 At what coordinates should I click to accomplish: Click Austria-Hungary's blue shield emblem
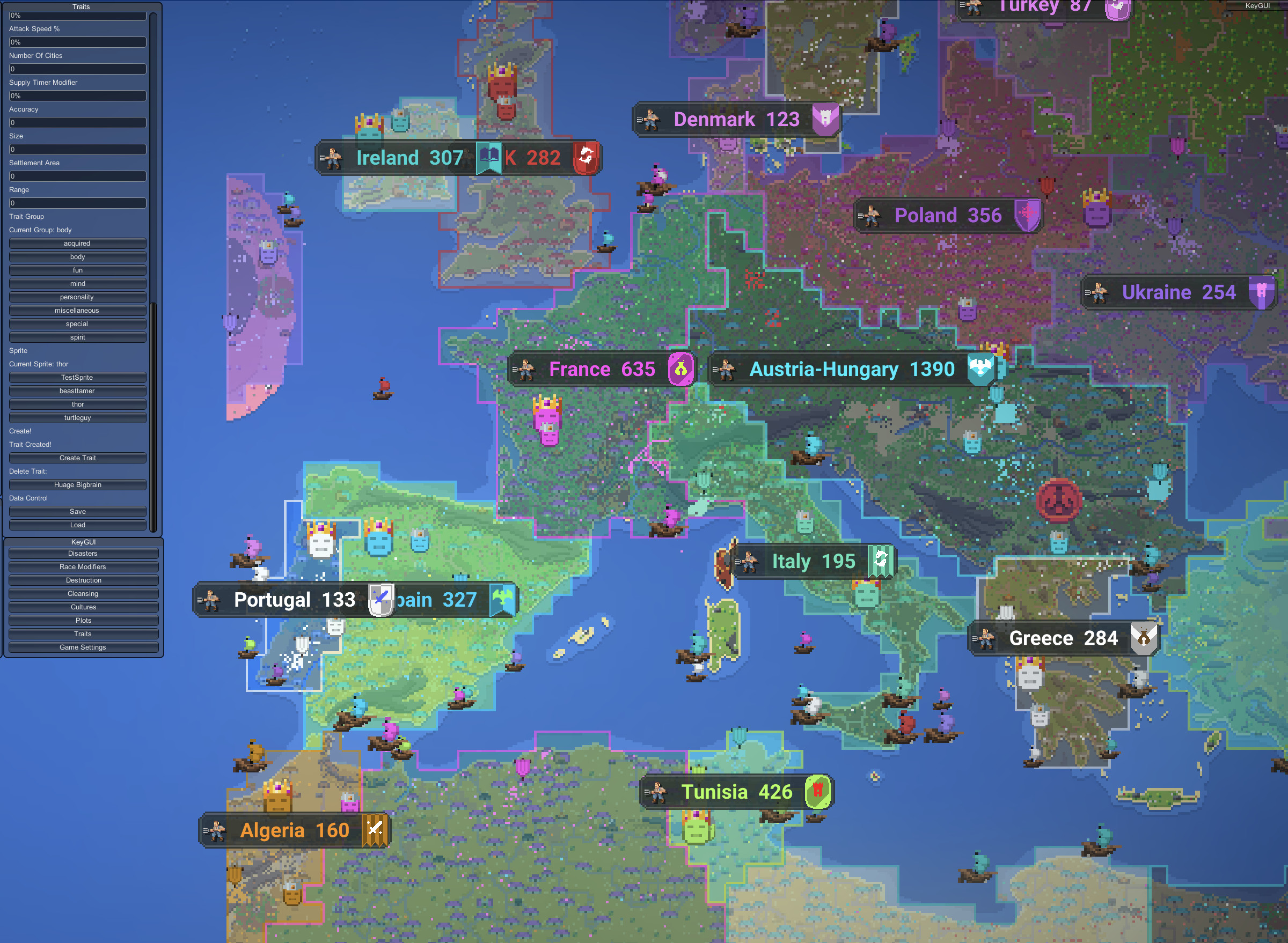[x=979, y=368]
